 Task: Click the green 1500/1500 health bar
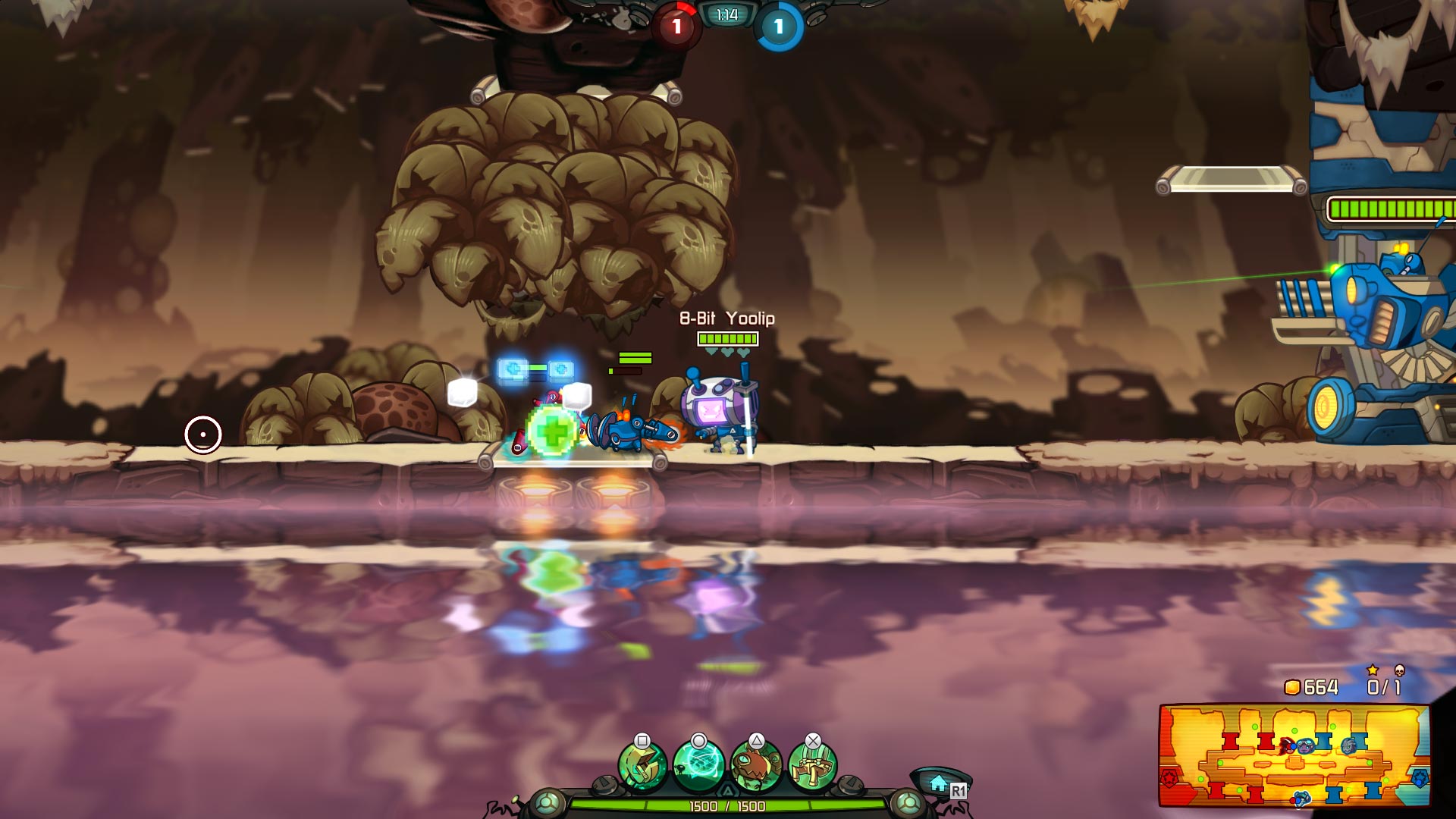[x=727, y=805]
